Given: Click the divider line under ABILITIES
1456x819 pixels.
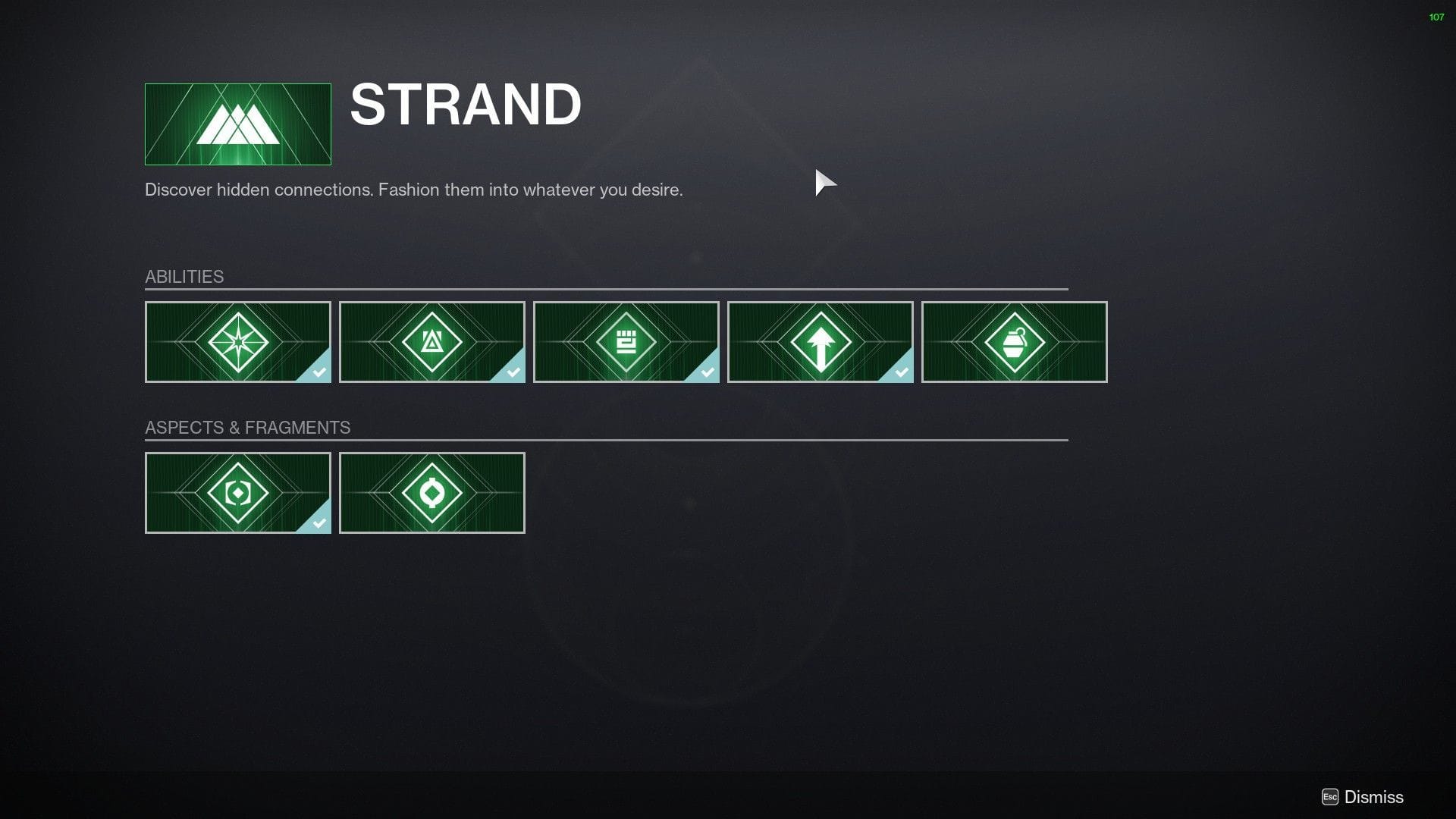Looking at the screenshot, I should (x=607, y=290).
